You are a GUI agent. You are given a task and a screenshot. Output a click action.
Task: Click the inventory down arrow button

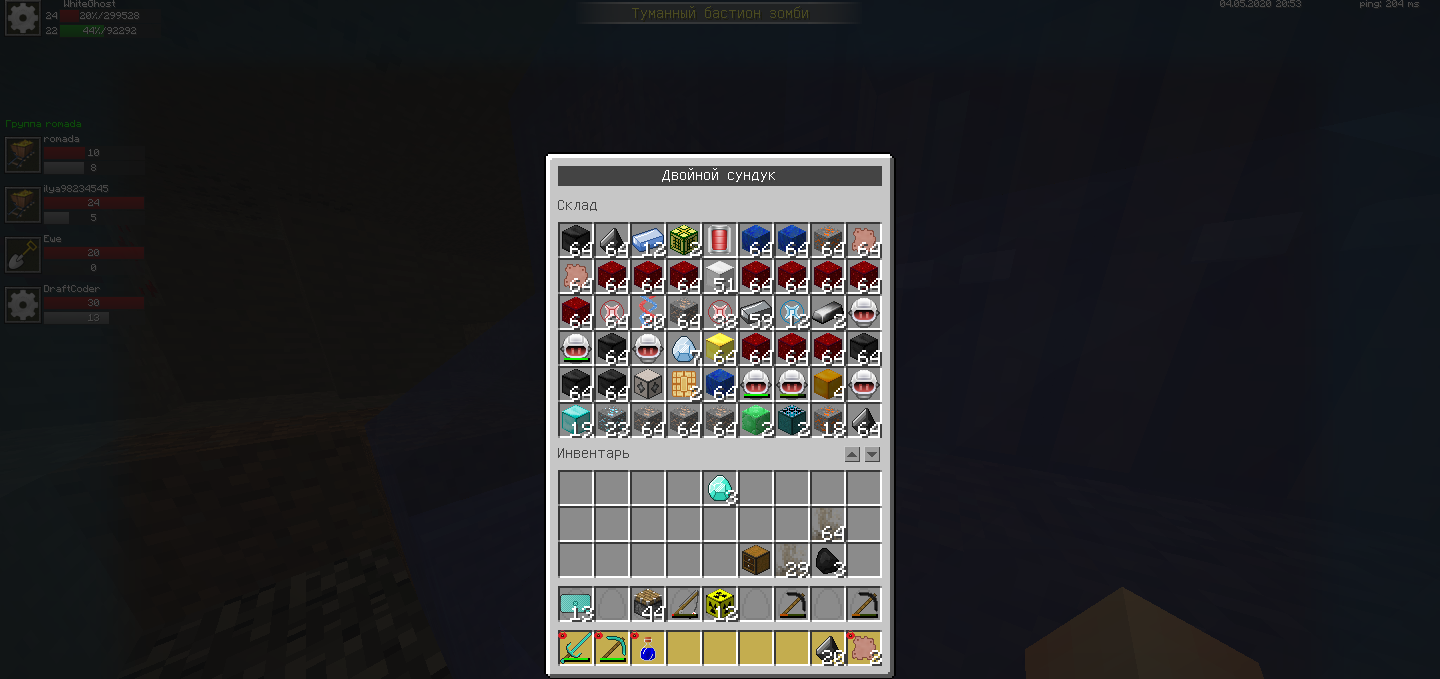point(872,454)
